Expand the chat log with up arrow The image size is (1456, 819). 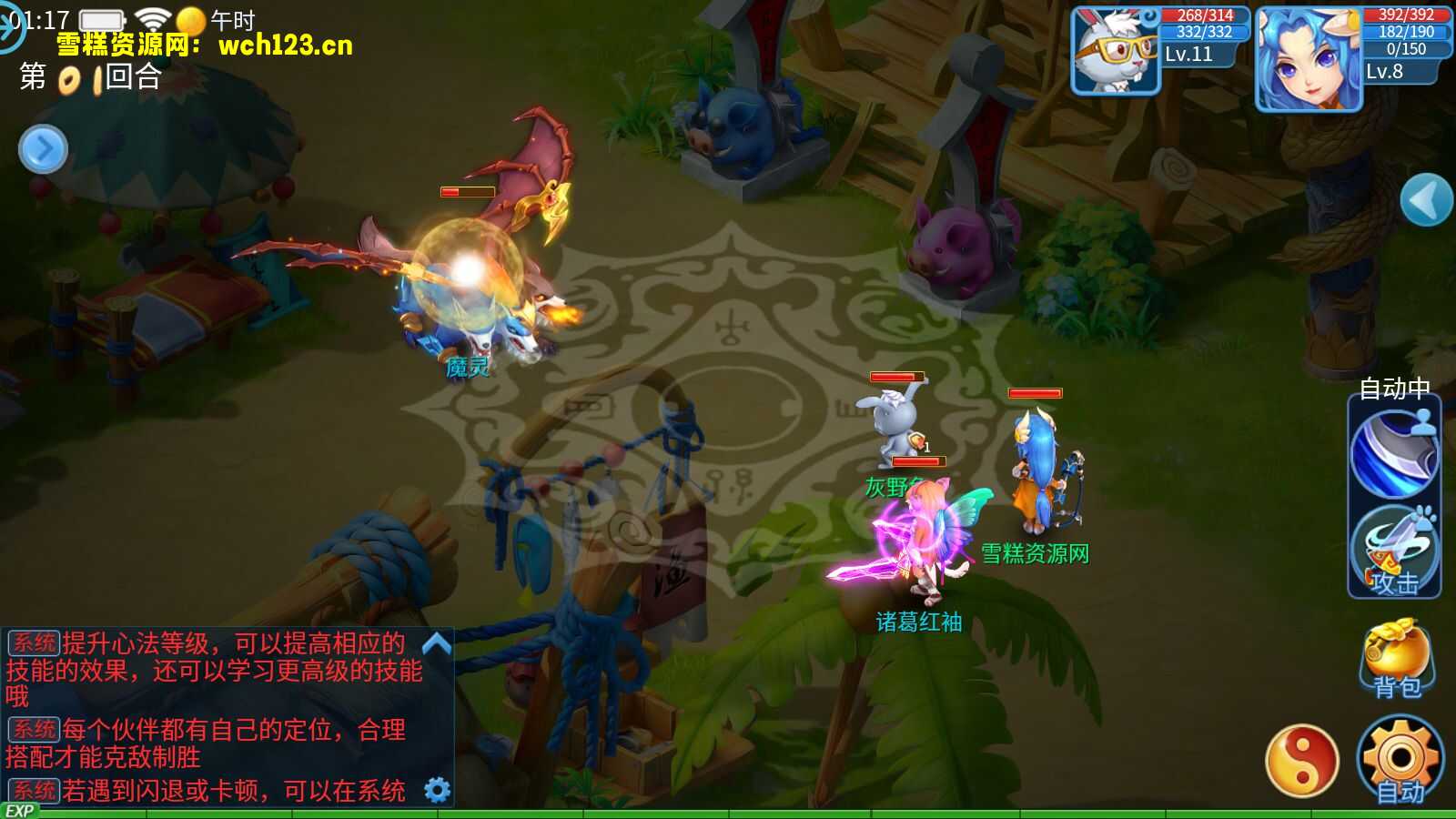pos(437,644)
